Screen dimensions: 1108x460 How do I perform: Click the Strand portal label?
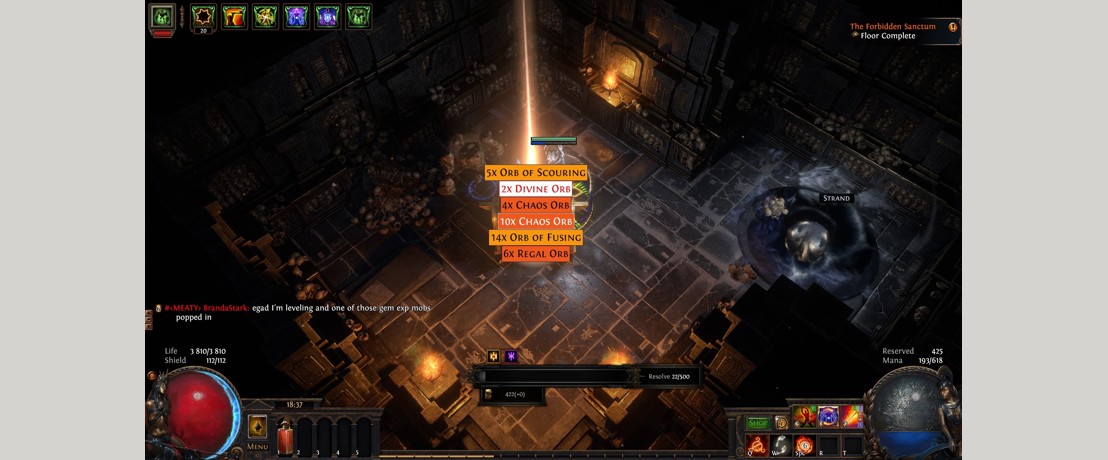pos(836,198)
